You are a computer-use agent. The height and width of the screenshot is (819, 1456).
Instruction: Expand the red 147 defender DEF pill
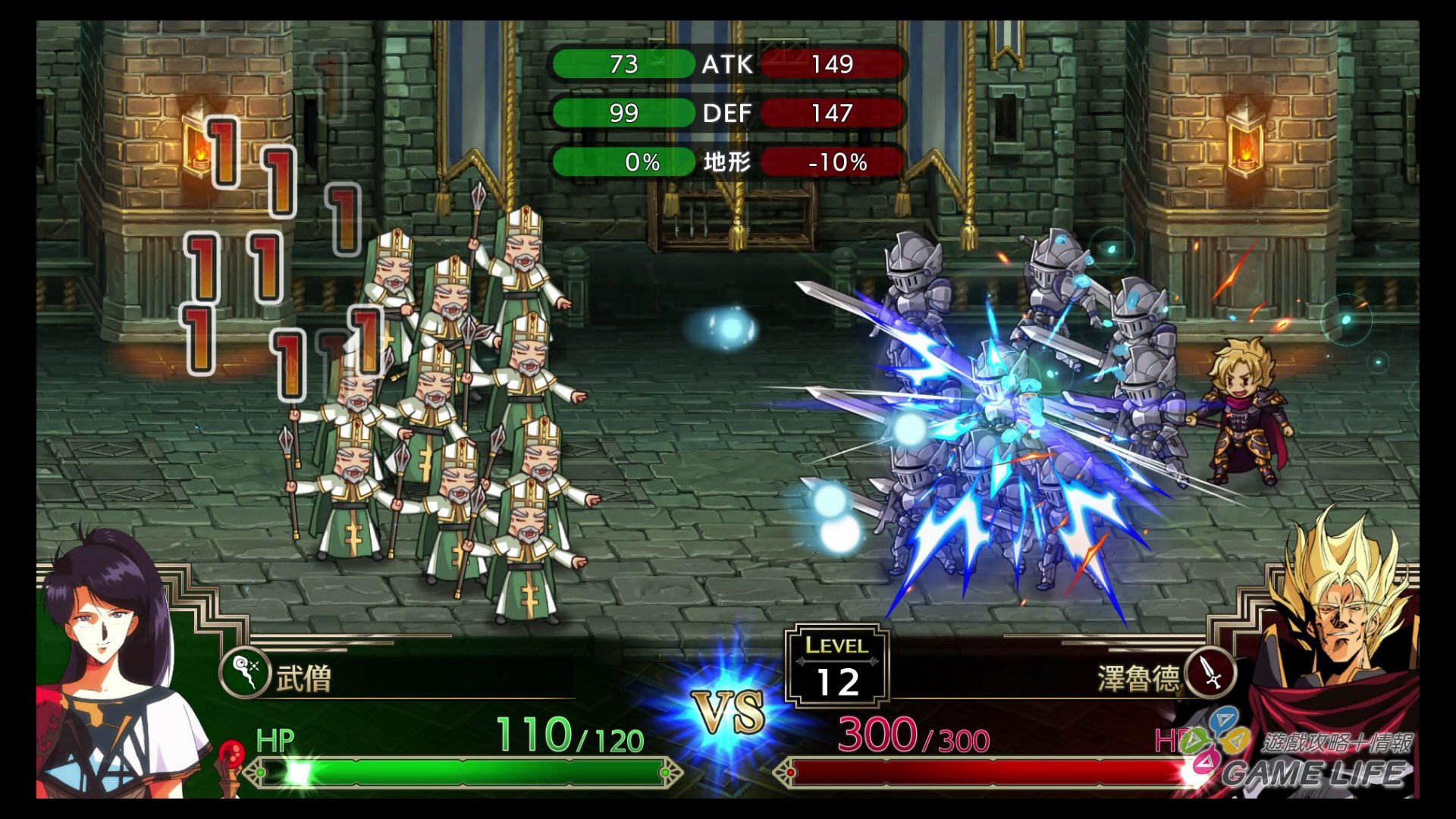coord(833,113)
